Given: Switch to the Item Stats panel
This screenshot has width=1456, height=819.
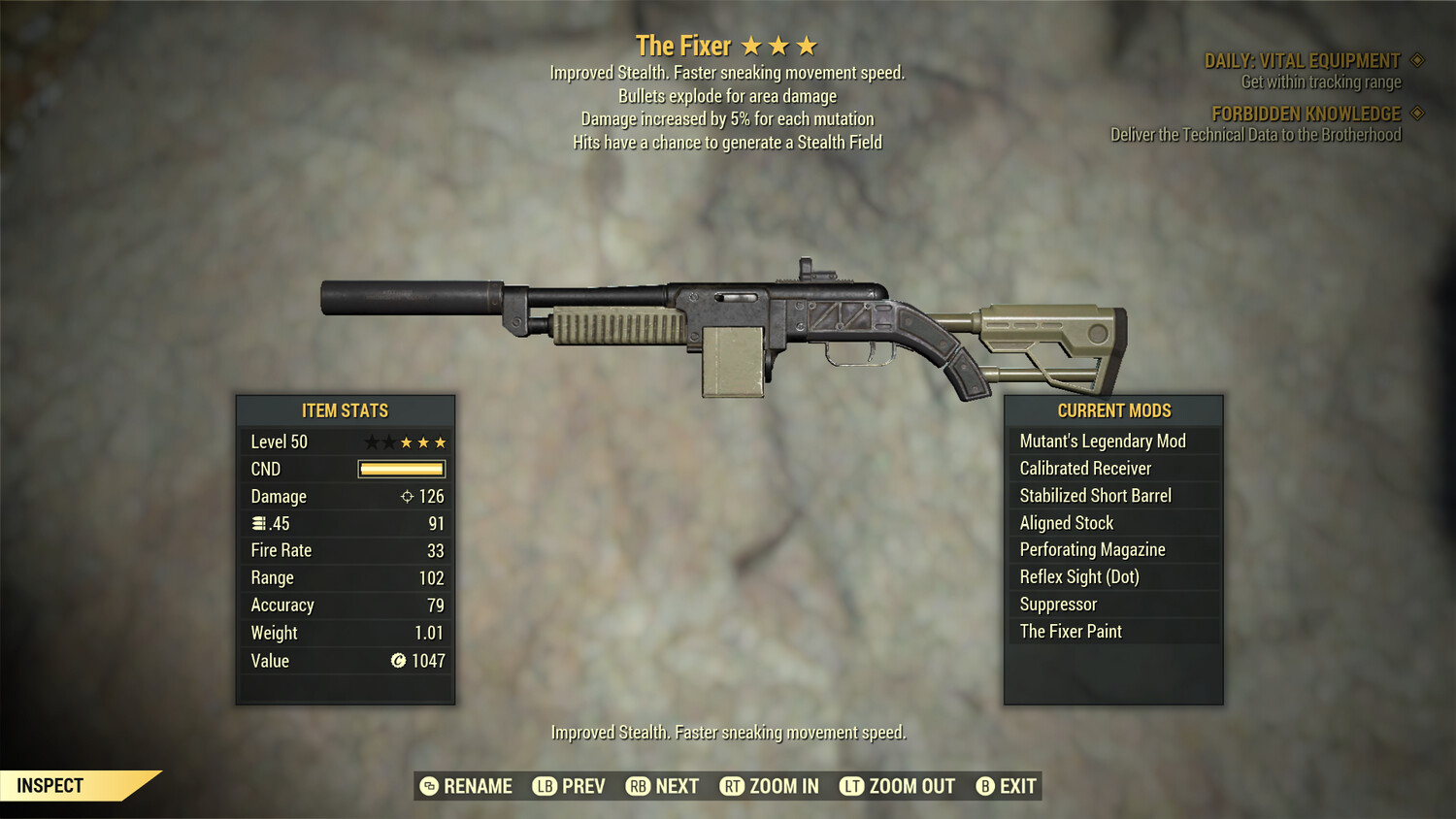Looking at the screenshot, I should click(345, 410).
